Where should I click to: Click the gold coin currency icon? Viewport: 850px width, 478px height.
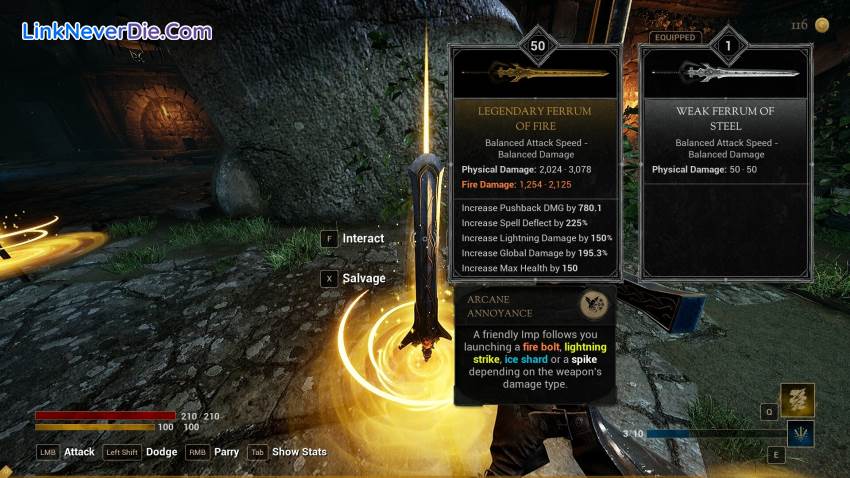[x=821, y=25]
